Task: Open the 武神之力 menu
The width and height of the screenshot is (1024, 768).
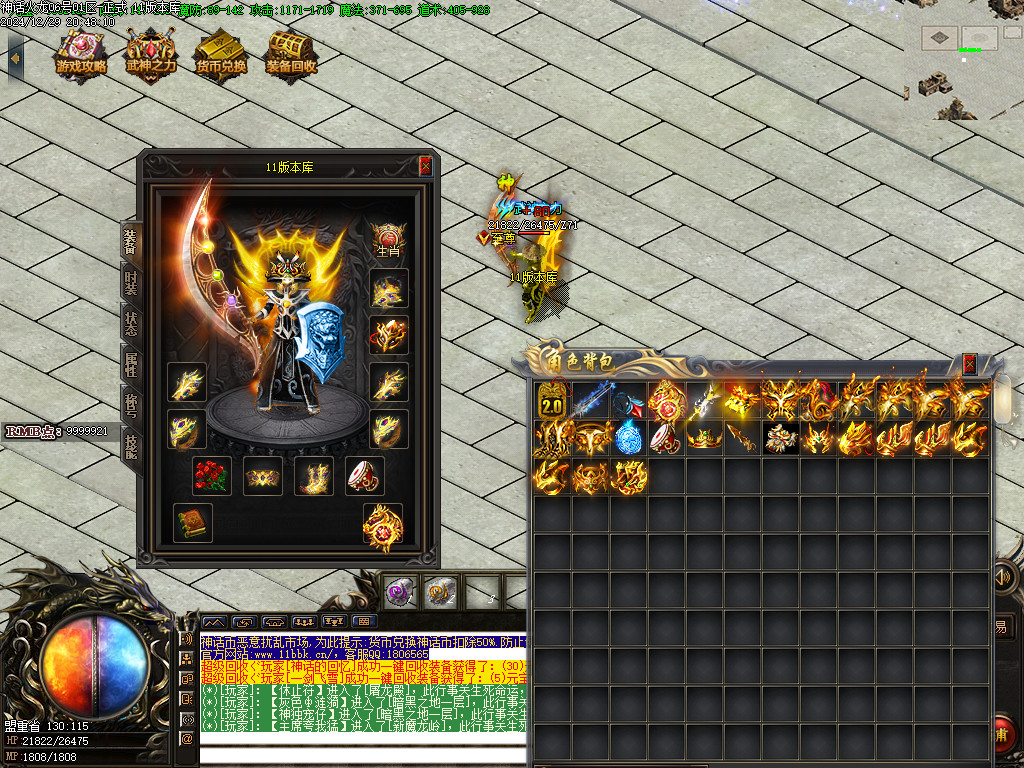Action: pyautogui.click(x=151, y=52)
